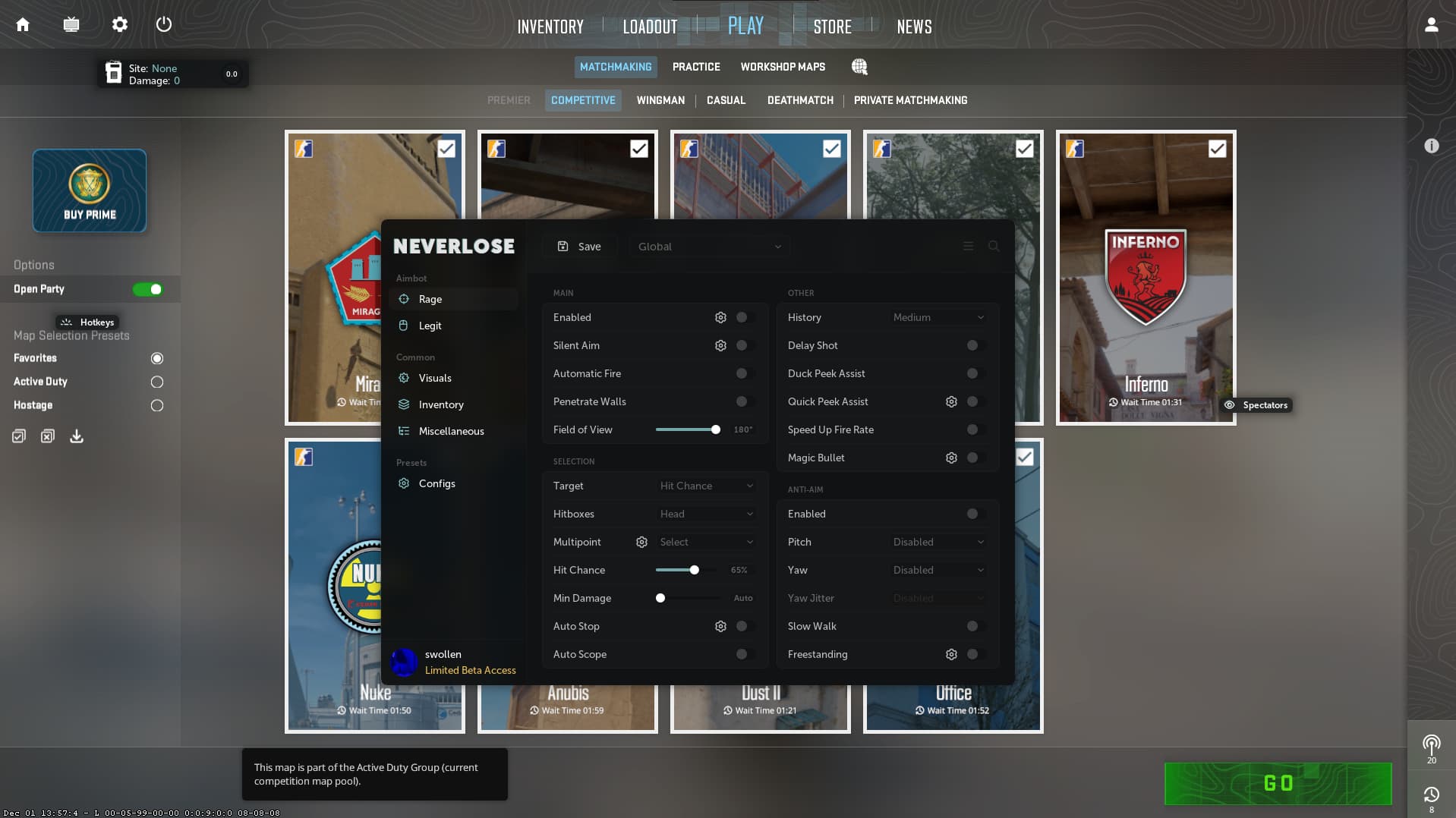Open the Visuals section in Neverlose

pos(435,378)
